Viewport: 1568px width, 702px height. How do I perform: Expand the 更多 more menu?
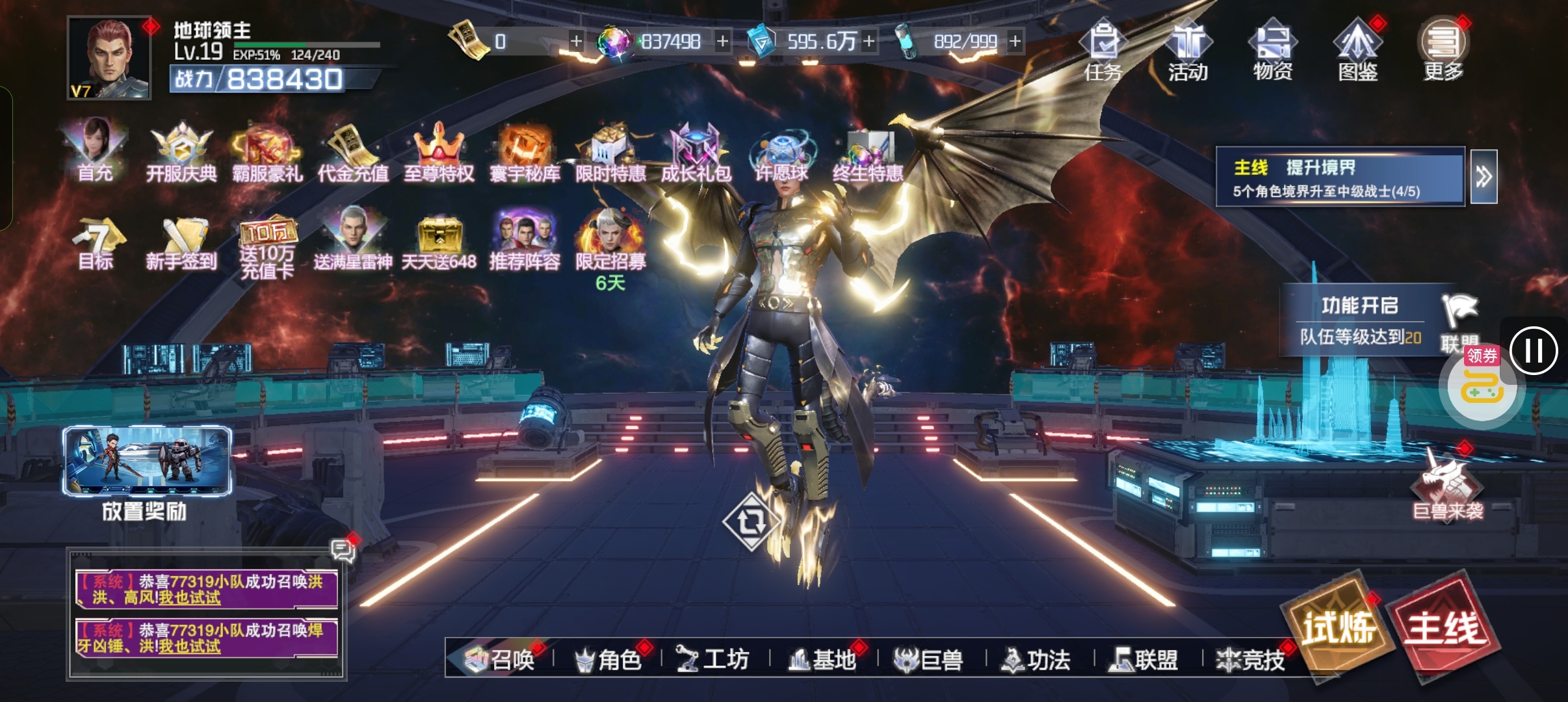pyautogui.click(x=1443, y=51)
